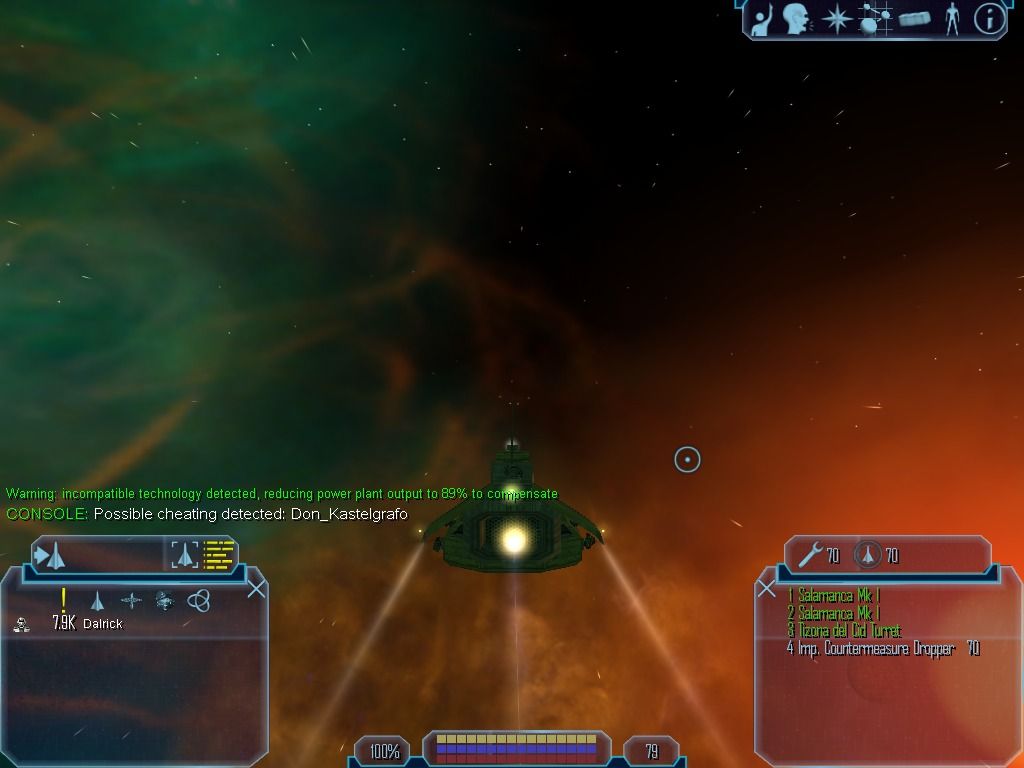The height and width of the screenshot is (768, 1024).
Task: Click the waving person icon in top bar
Action: 763,18
